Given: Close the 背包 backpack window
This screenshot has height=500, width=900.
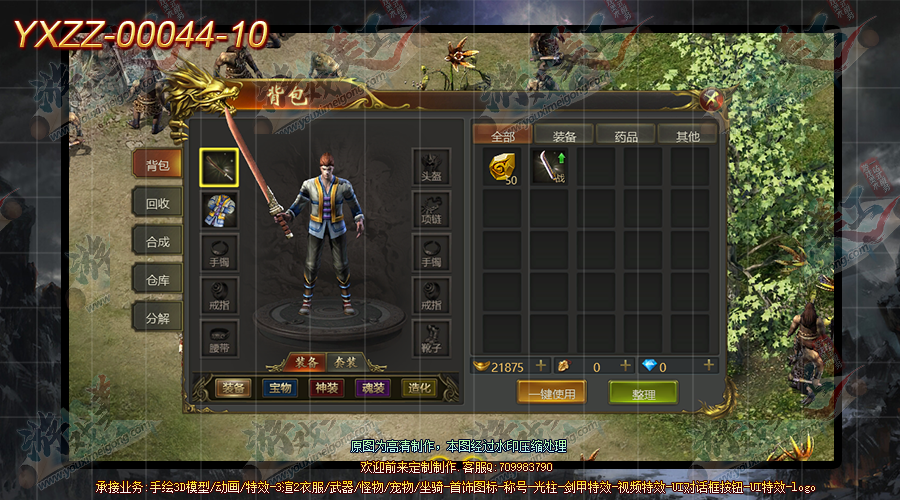Looking at the screenshot, I should (x=712, y=99).
